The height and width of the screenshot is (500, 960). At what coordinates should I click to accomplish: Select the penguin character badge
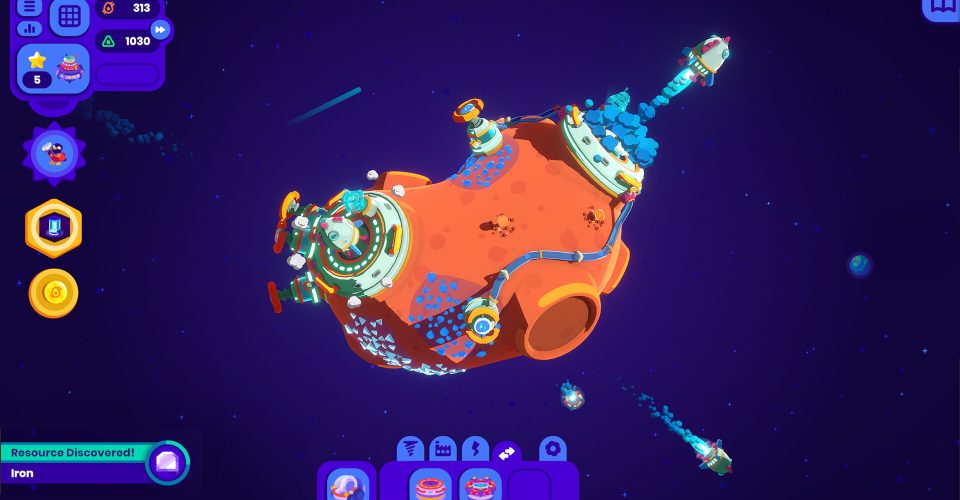tap(55, 153)
